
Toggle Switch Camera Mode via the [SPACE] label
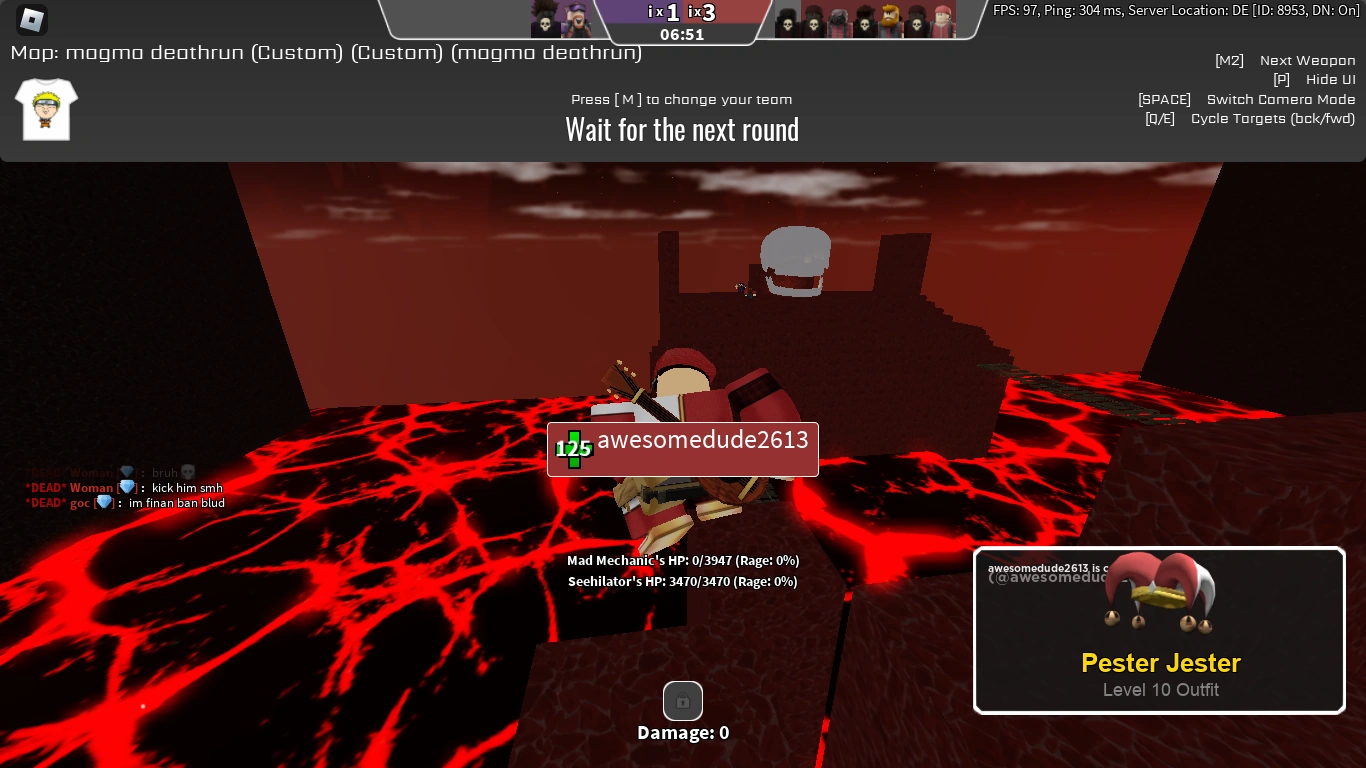tap(1163, 99)
